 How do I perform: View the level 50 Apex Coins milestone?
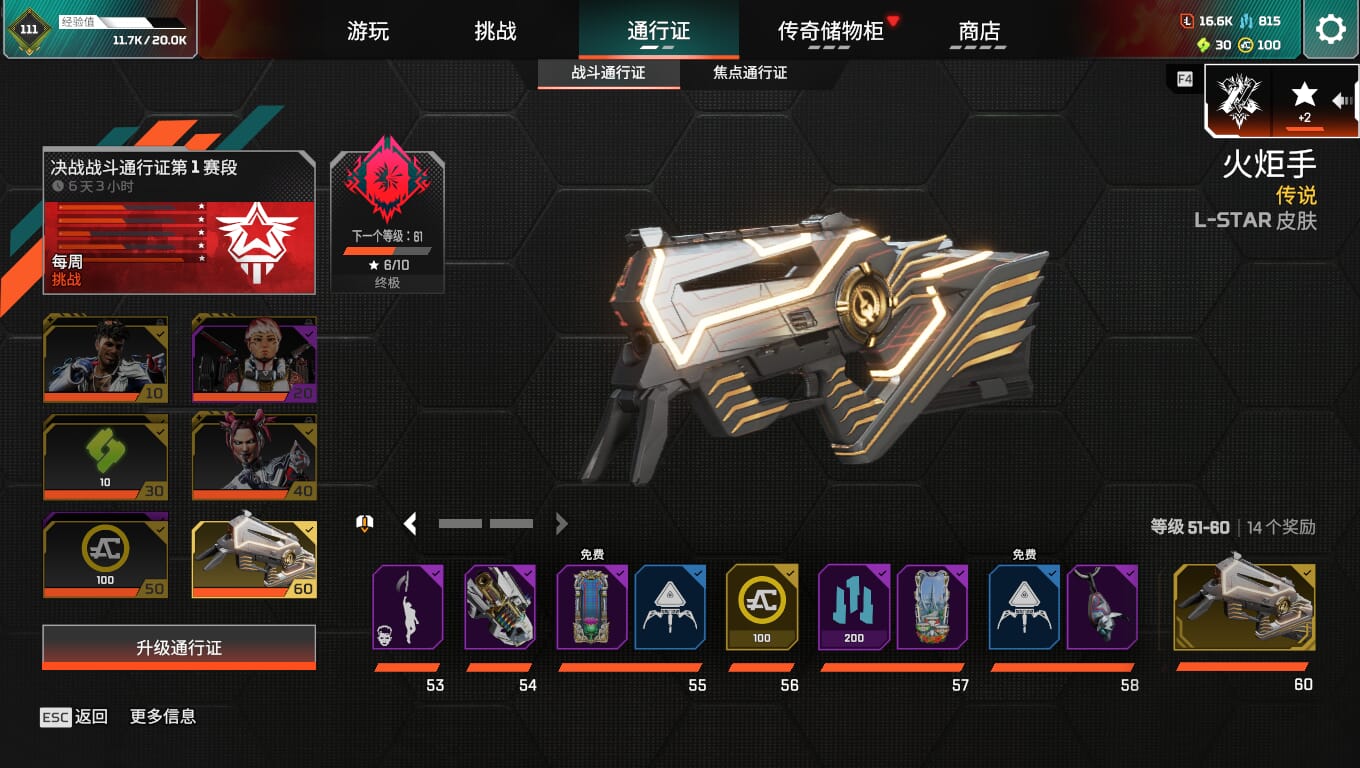point(106,555)
